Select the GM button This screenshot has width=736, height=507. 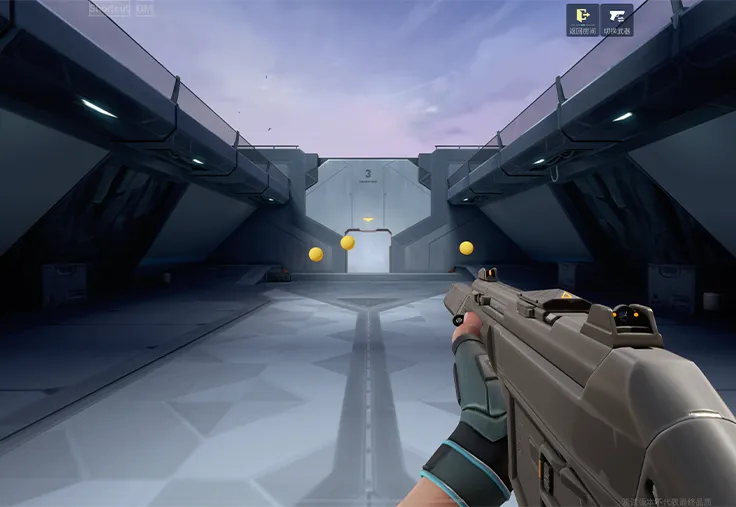[x=145, y=8]
